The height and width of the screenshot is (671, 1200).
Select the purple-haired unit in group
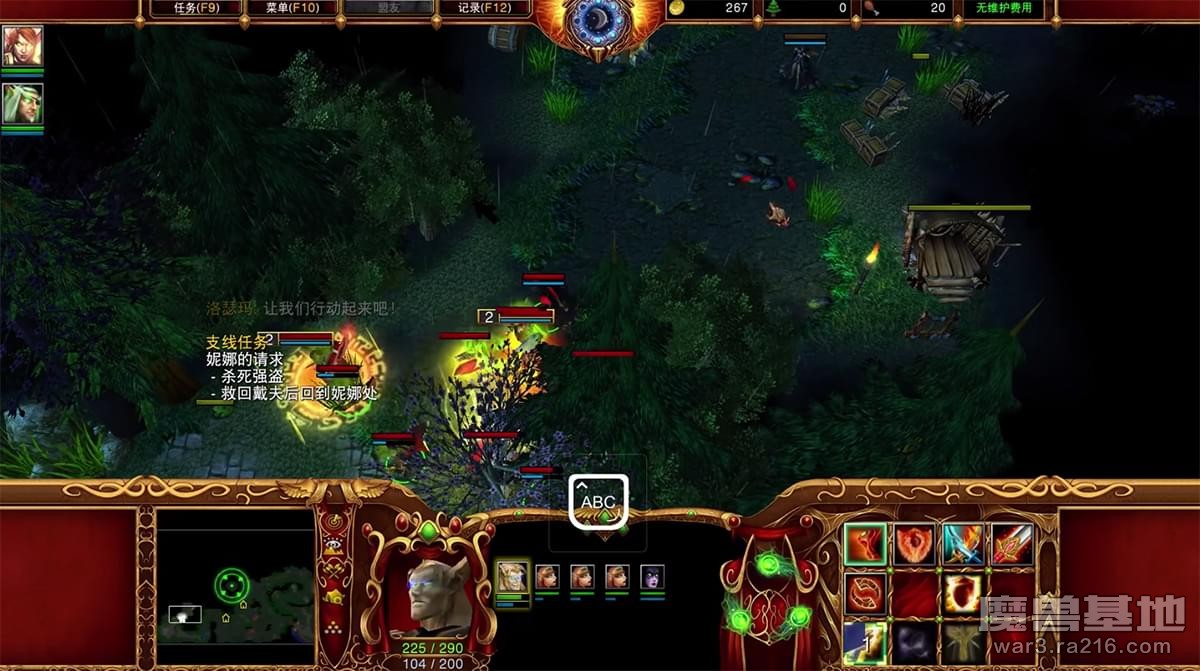click(x=652, y=577)
